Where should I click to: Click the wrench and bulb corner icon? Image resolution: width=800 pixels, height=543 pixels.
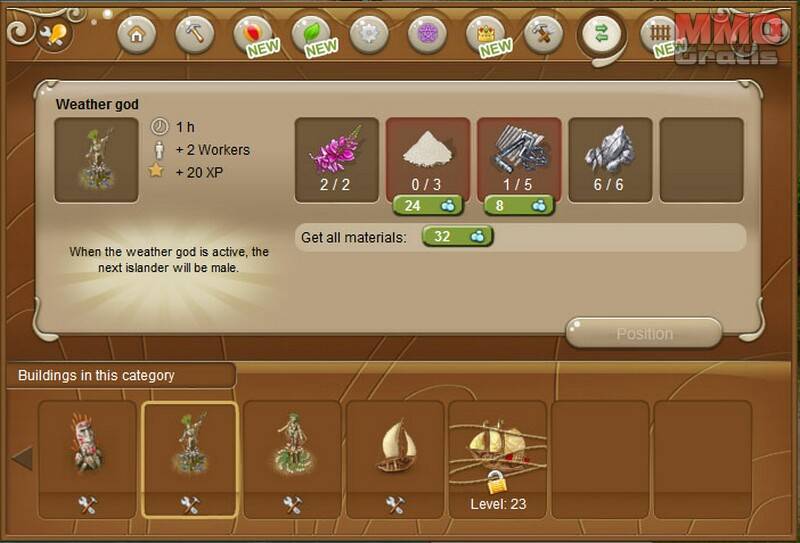click(50, 35)
